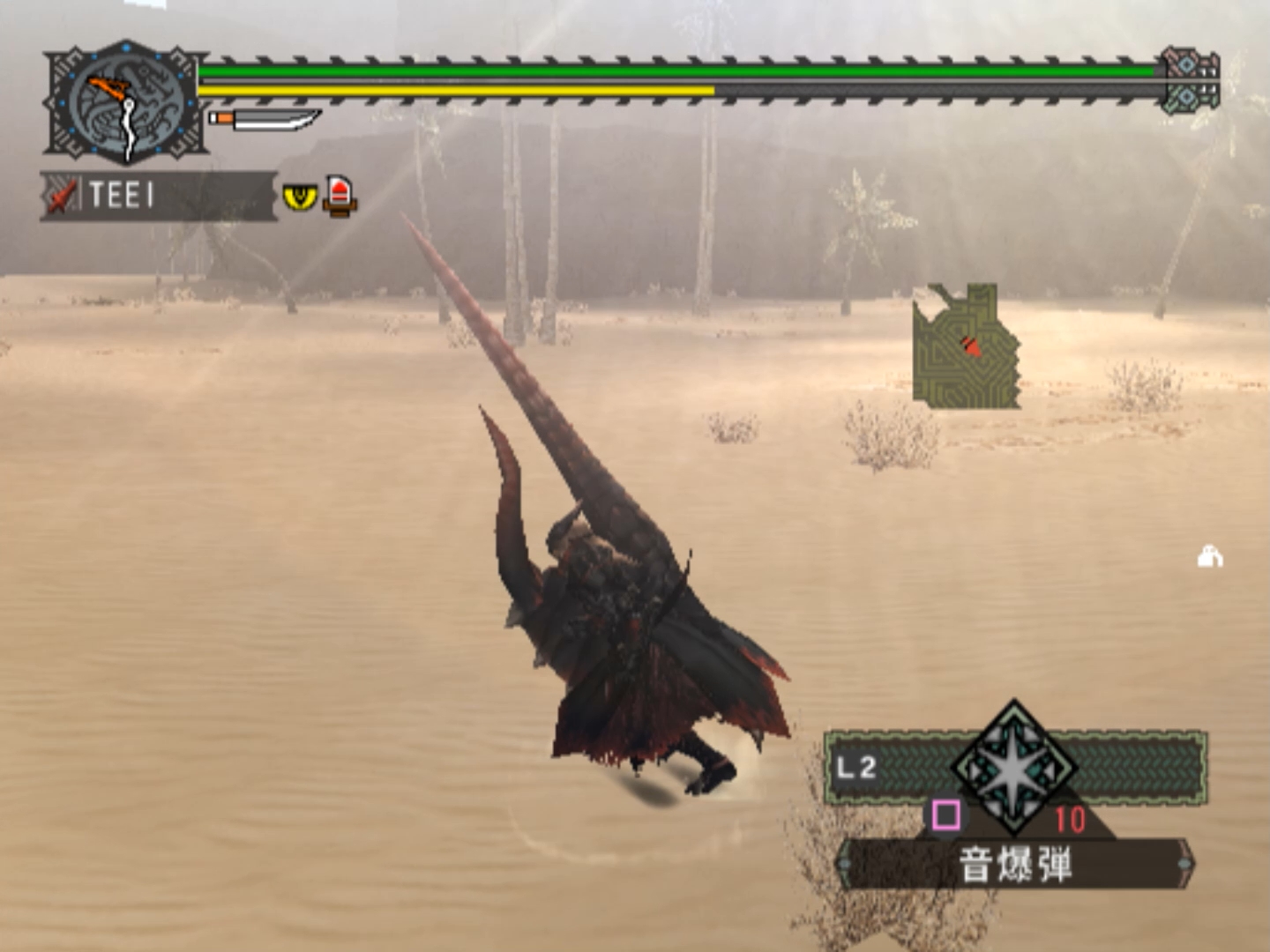Screen dimensions: 1270x952
Task: Open the green area minimap
Action: pyautogui.click(x=966, y=346)
